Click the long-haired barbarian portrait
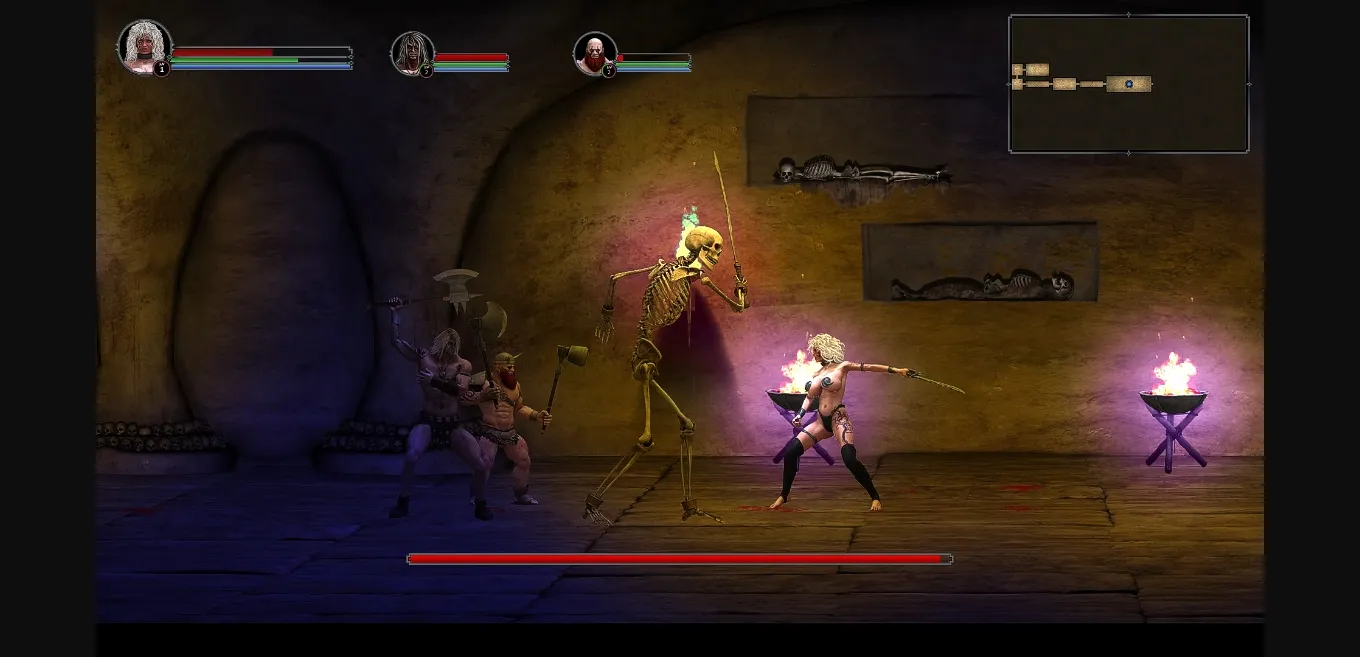Image resolution: width=1360 pixels, height=657 pixels. click(x=411, y=52)
